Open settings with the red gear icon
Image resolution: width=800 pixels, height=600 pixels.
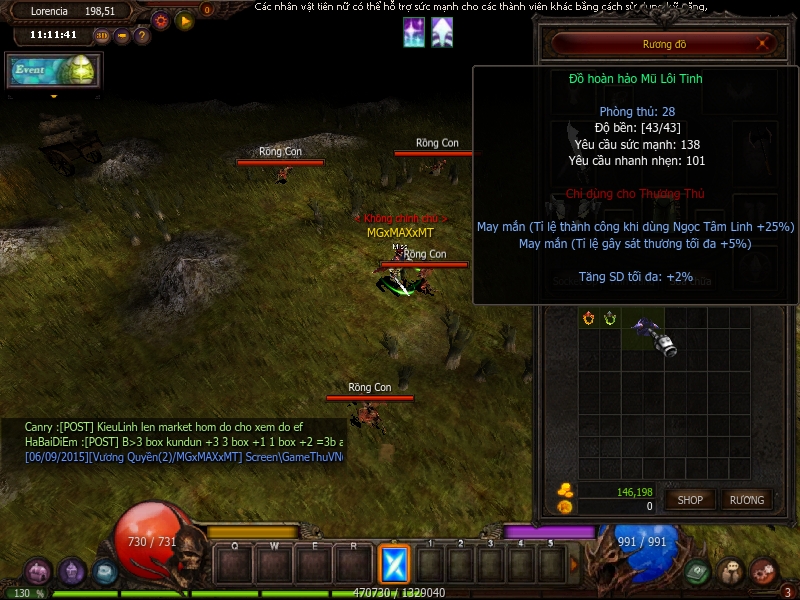(x=161, y=19)
